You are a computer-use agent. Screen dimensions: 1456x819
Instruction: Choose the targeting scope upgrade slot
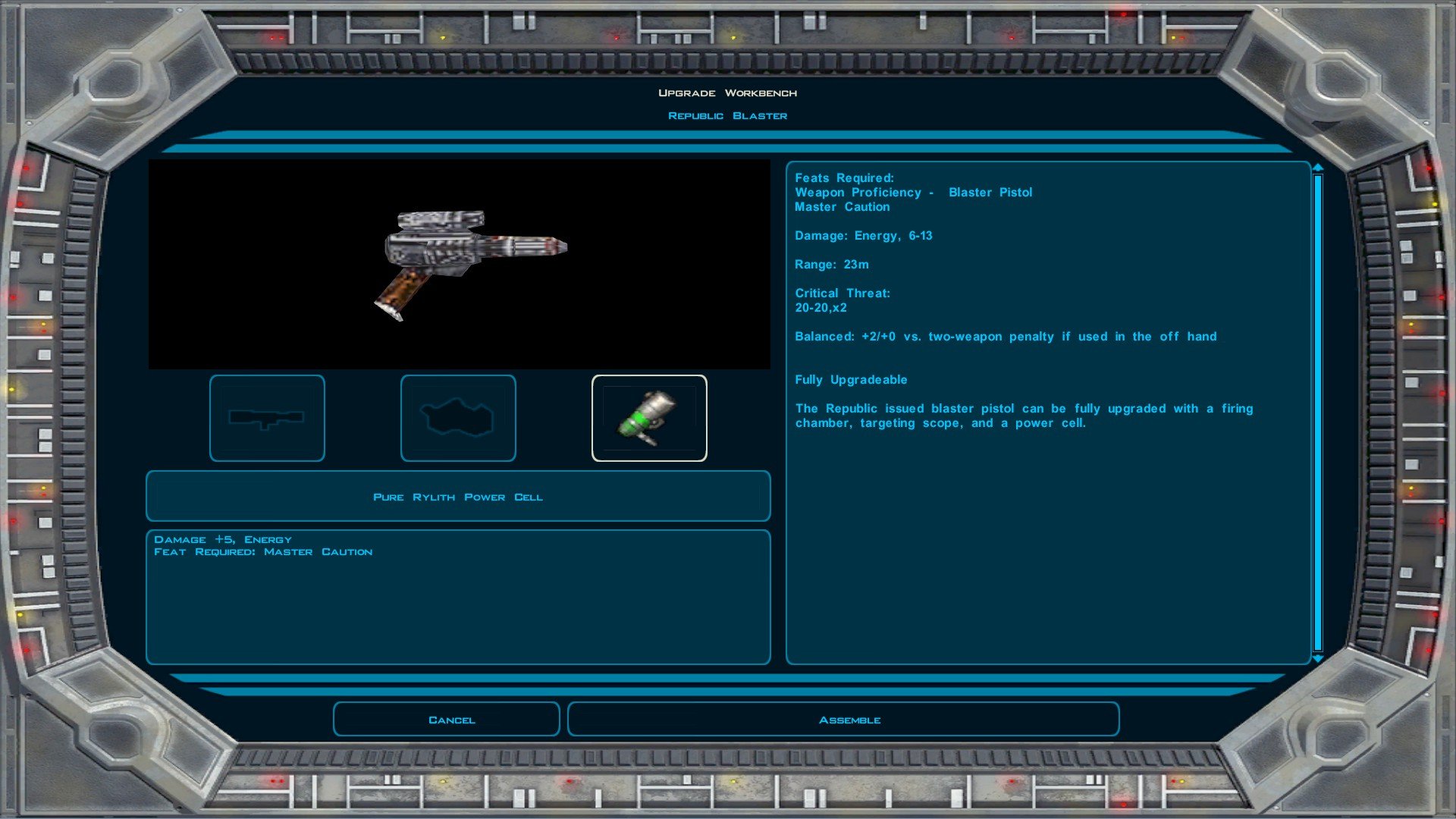click(x=267, y=418)
